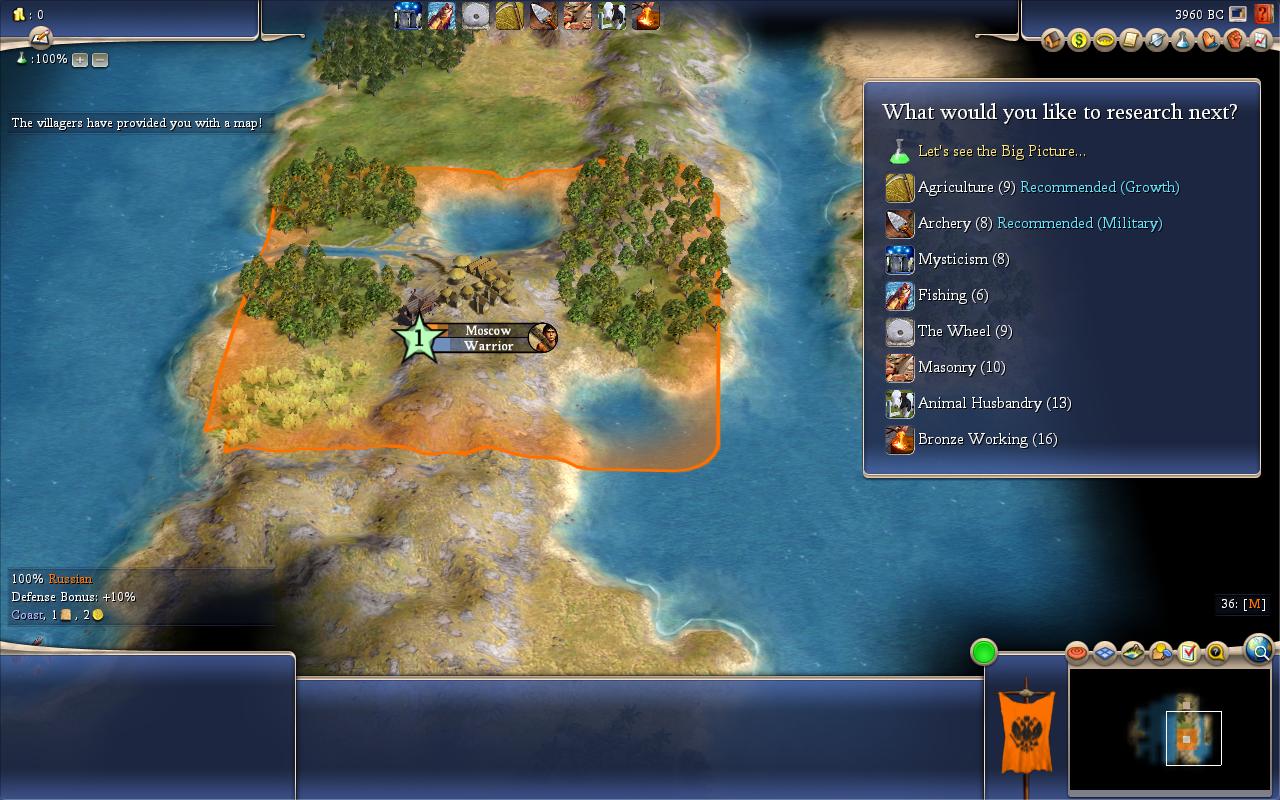Open "Let's see the Big Picture" tech tree
Viewport: 1280px width, 800px height.
click(1001, 151)
